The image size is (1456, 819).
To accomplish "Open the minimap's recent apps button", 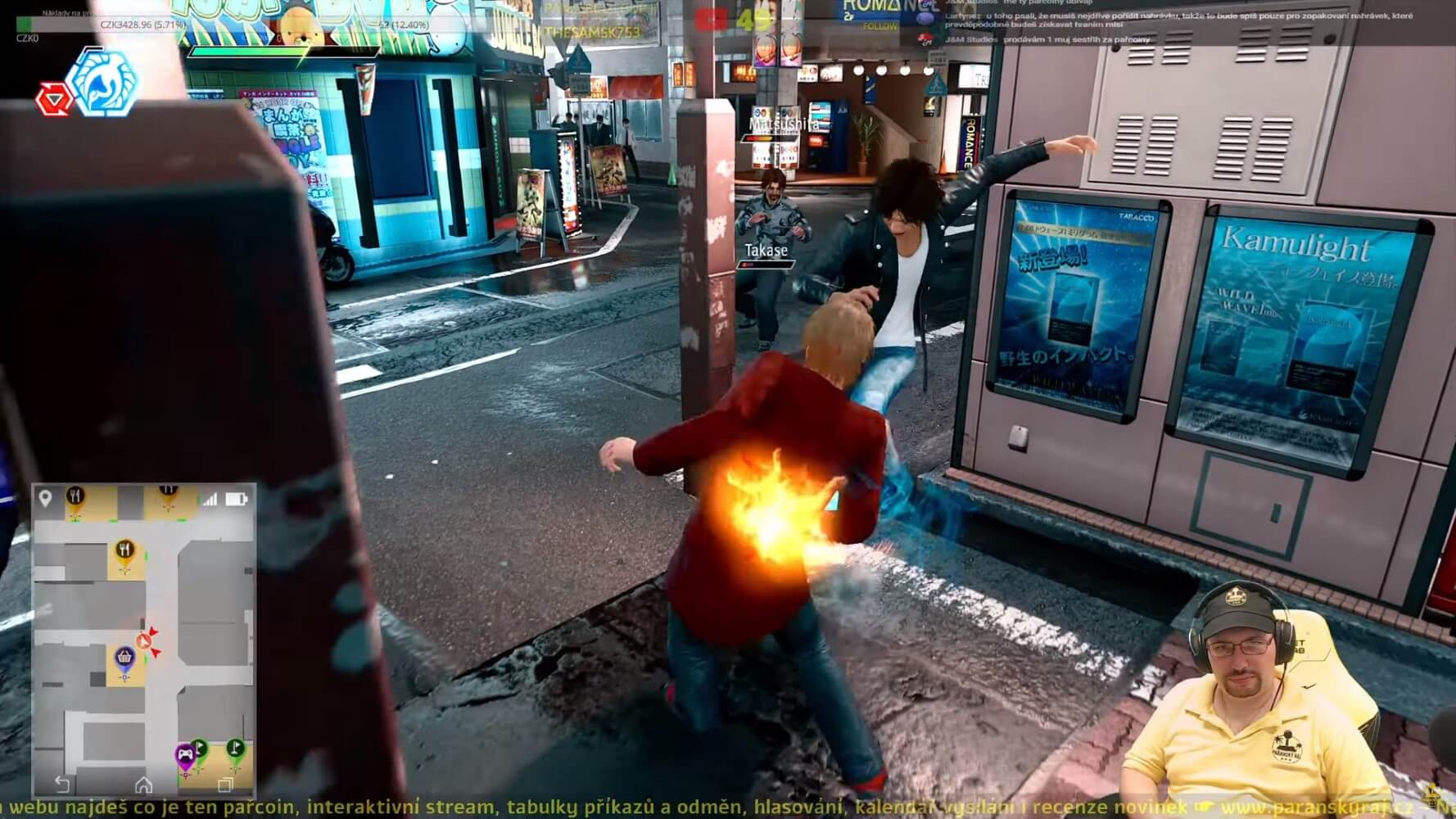I will click(x=225, y=785).
